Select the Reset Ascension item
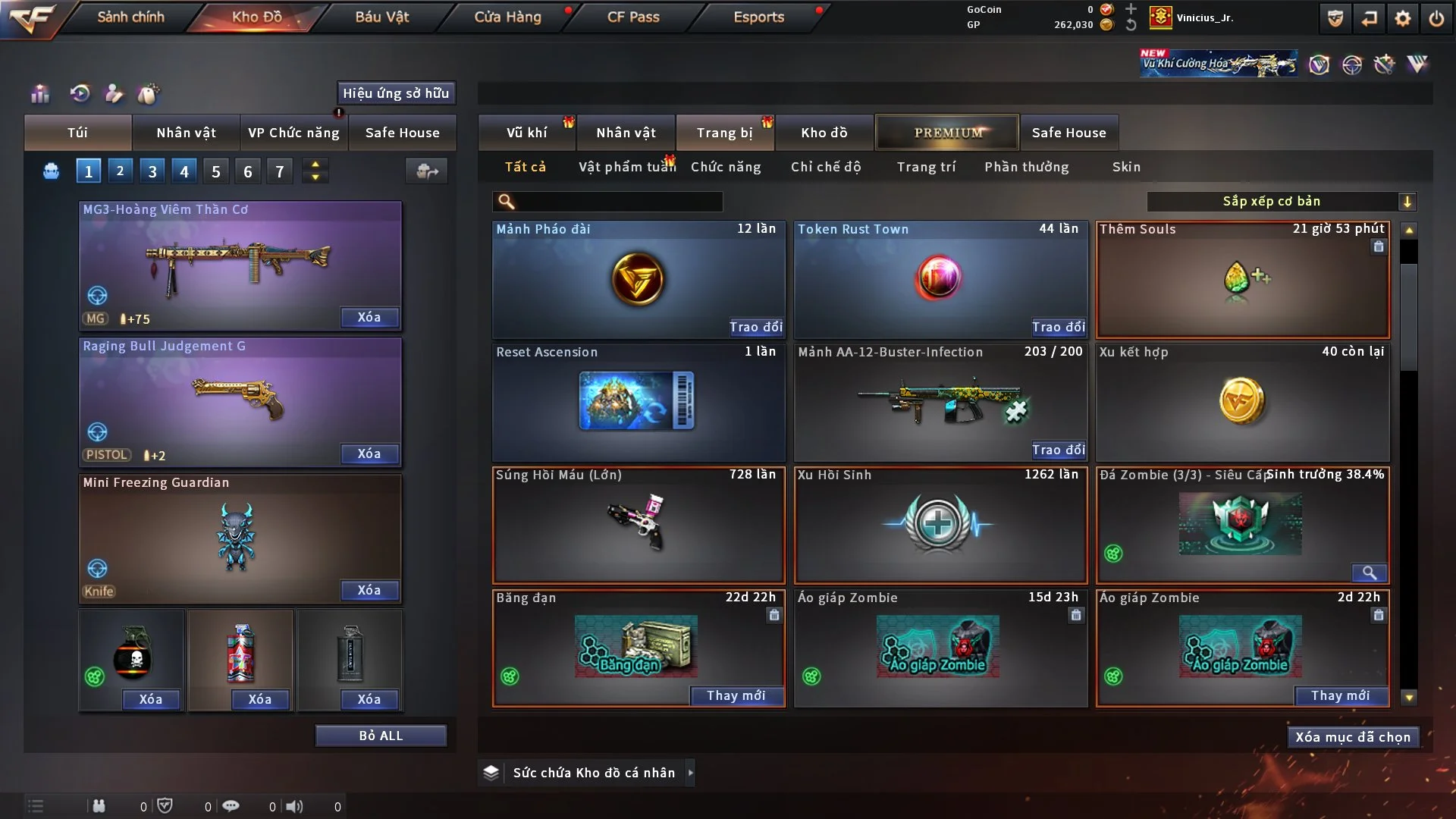Image resolution: width=1456 pixels, height=819 pixels. [x=638, y=401]
